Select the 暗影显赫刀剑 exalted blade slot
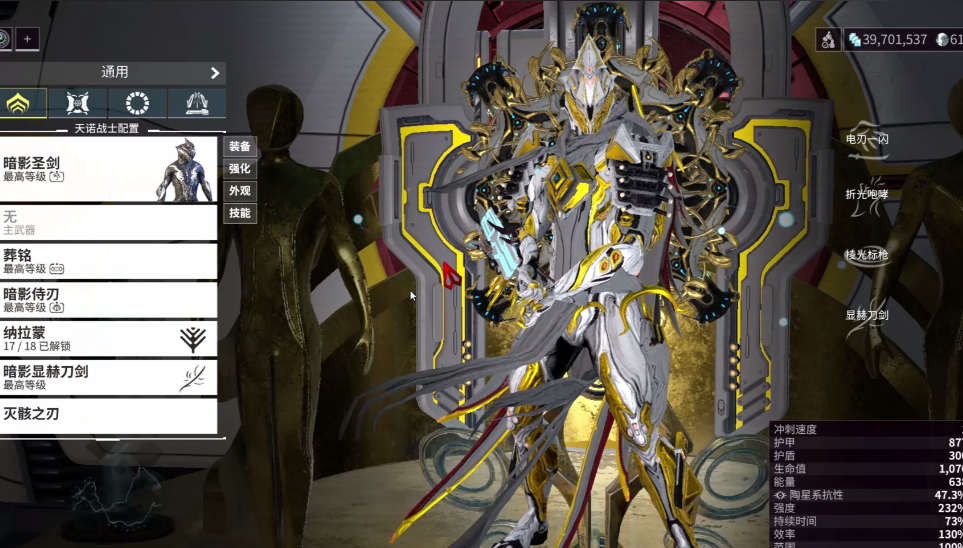Image resolution: width=963 pixels, height=548 pixels. pyautogui.click(x=108, y=377)
